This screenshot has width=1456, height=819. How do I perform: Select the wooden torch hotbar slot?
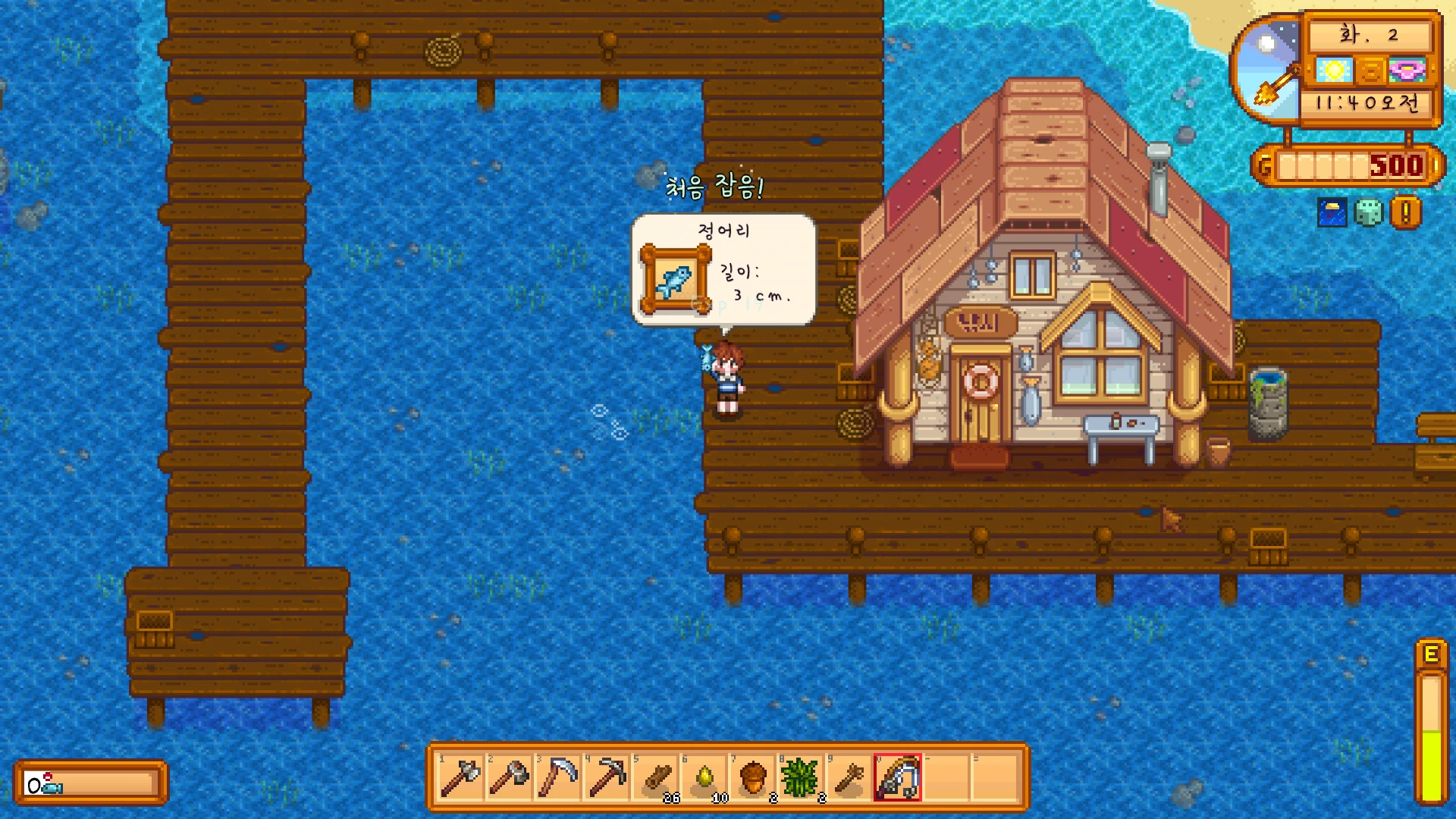click(849, 778)
